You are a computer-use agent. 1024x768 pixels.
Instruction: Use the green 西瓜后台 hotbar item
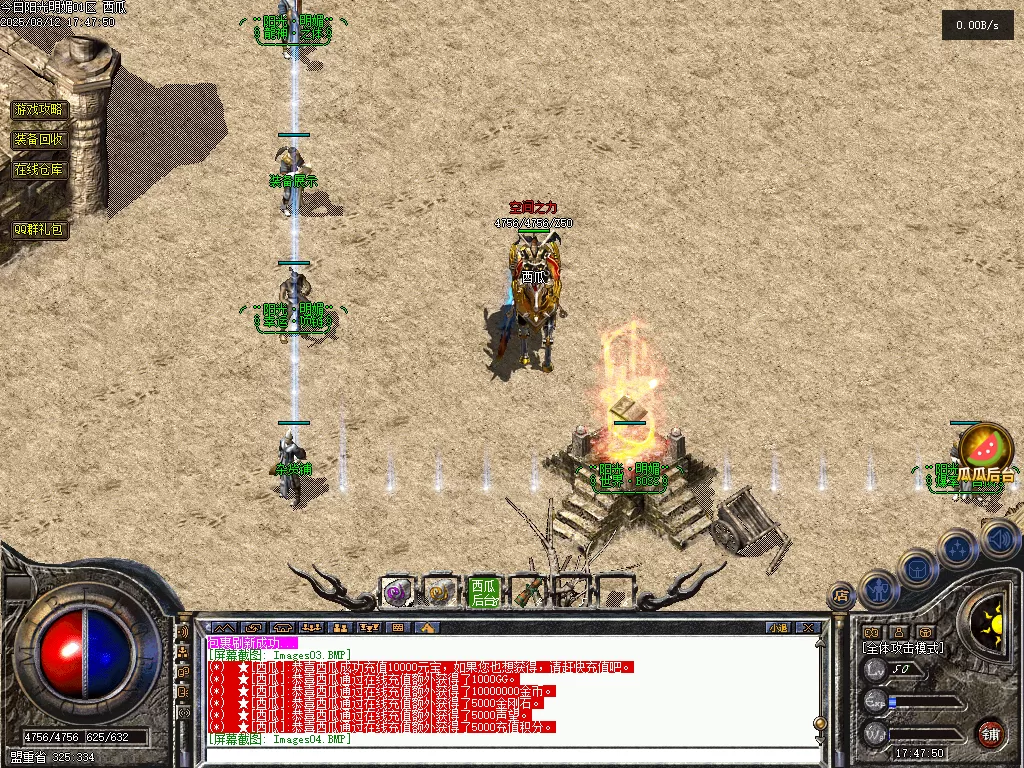(x=484, y=592)
